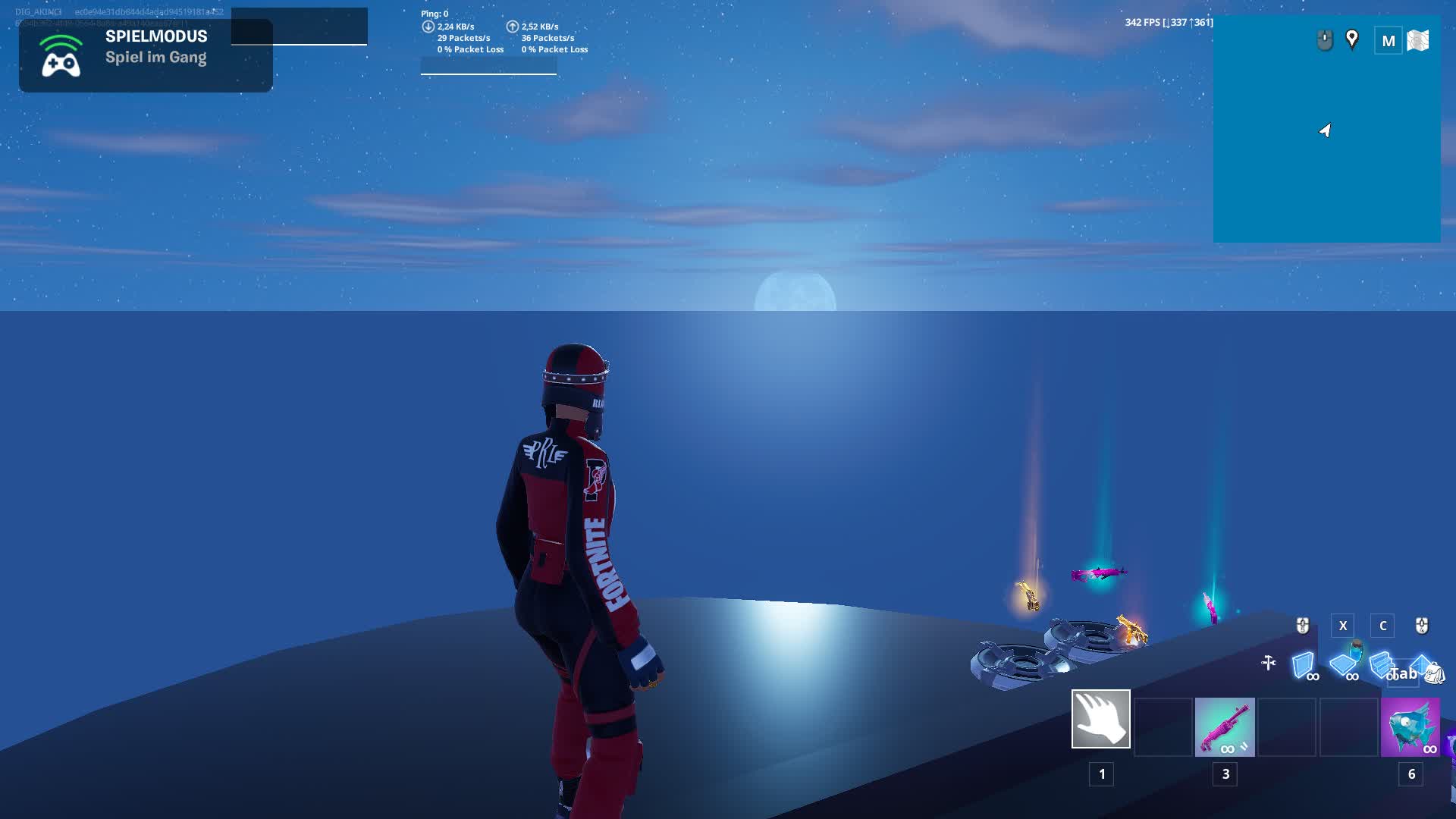This screenshot has height=819, width=1456.
Task: Open the backpack inventory icon
Action: [1434, 672]
